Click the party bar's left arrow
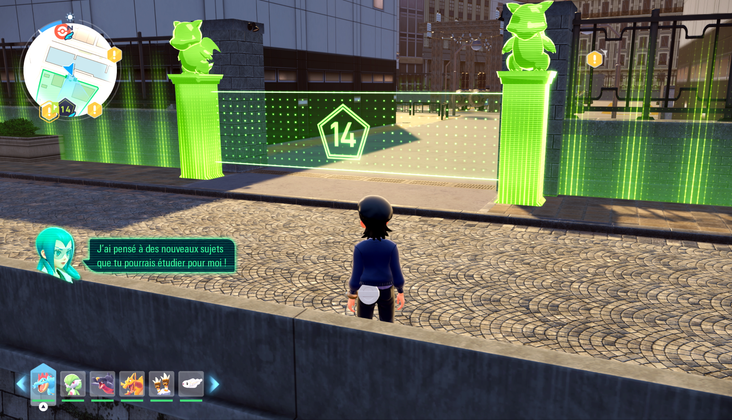732x420 pixels. [x=20, y=384]
